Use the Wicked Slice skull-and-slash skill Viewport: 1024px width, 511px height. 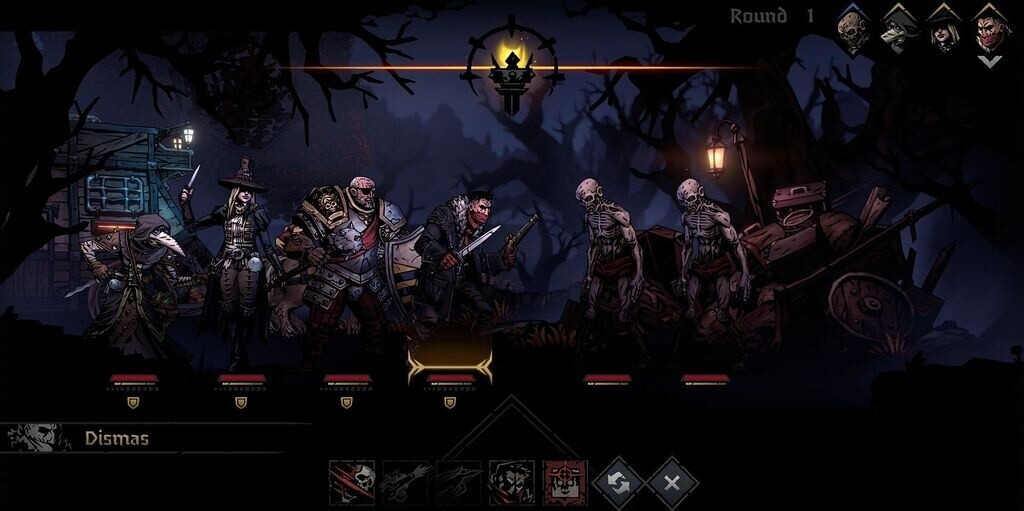click(352, 483)
